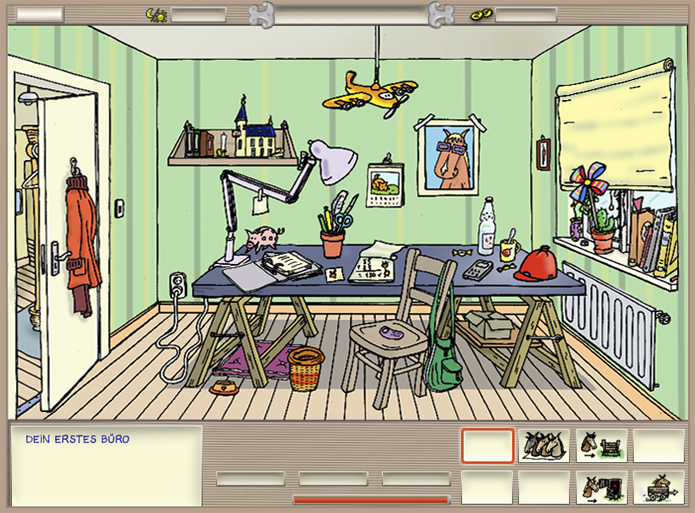Click the gold coins icon
This screenshot has width=695, height=513.
click(482, 14)
